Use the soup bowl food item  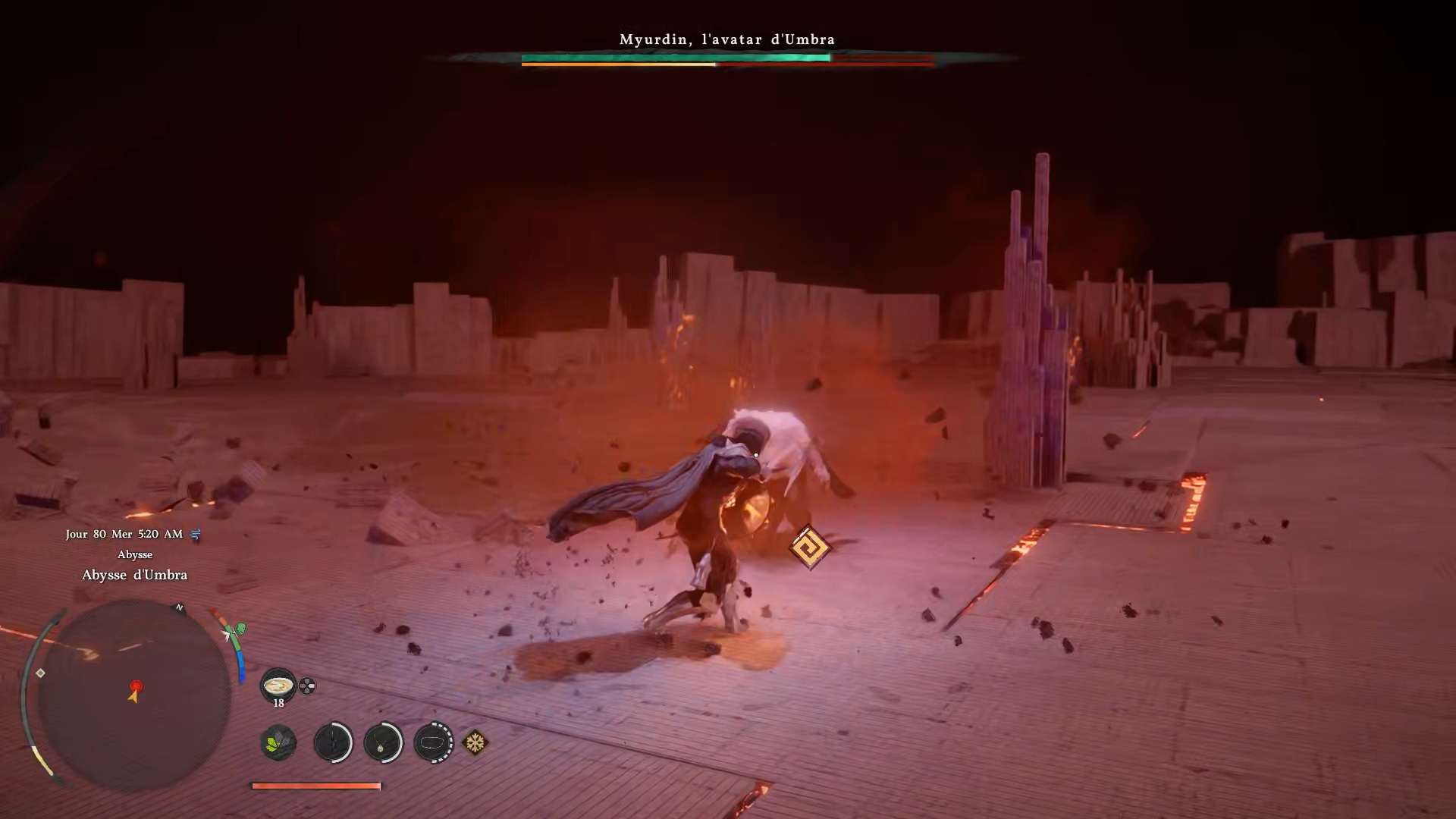[x=278, y=686]
